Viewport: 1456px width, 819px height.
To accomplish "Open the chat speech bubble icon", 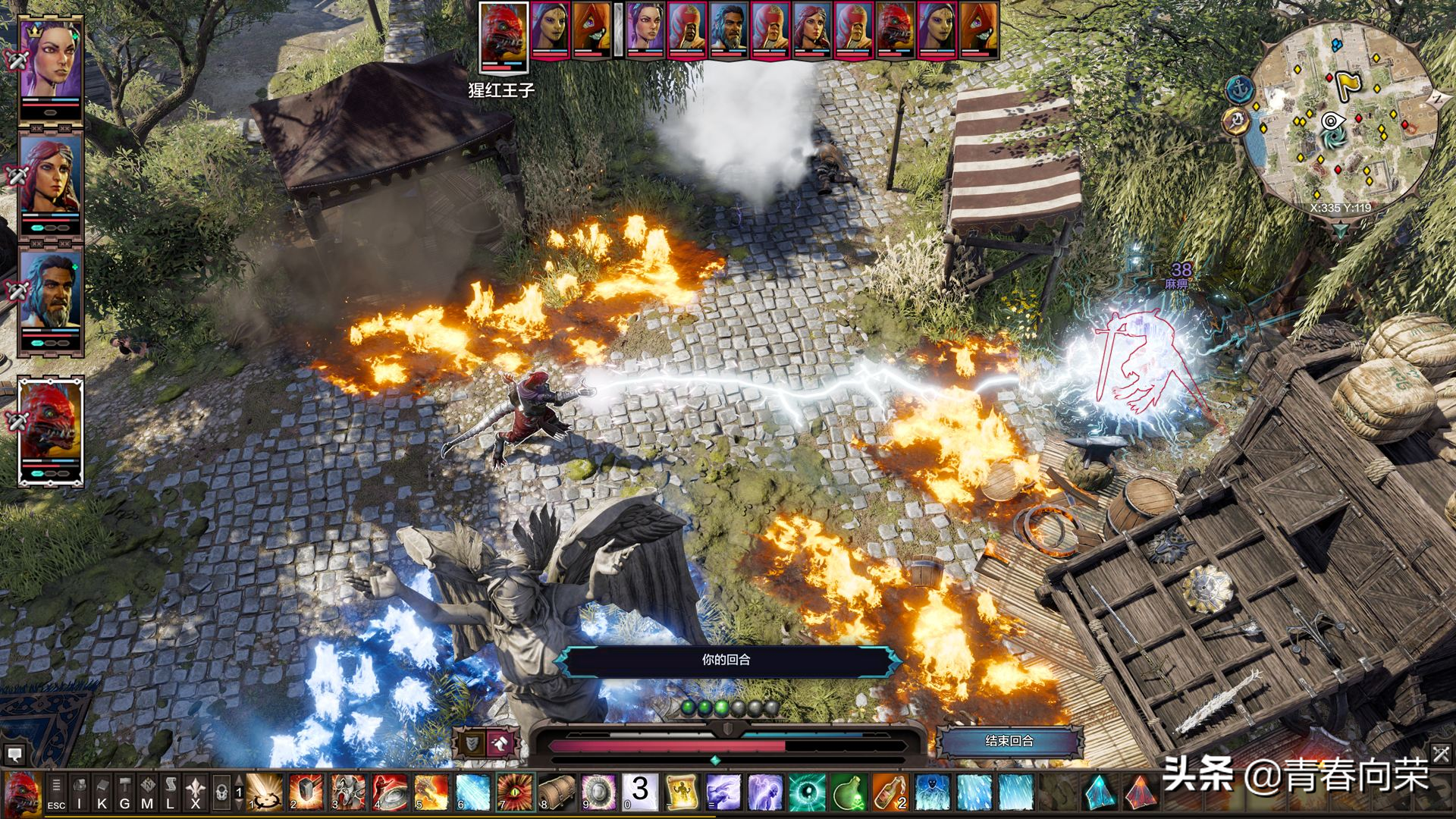I will point(14,755).
